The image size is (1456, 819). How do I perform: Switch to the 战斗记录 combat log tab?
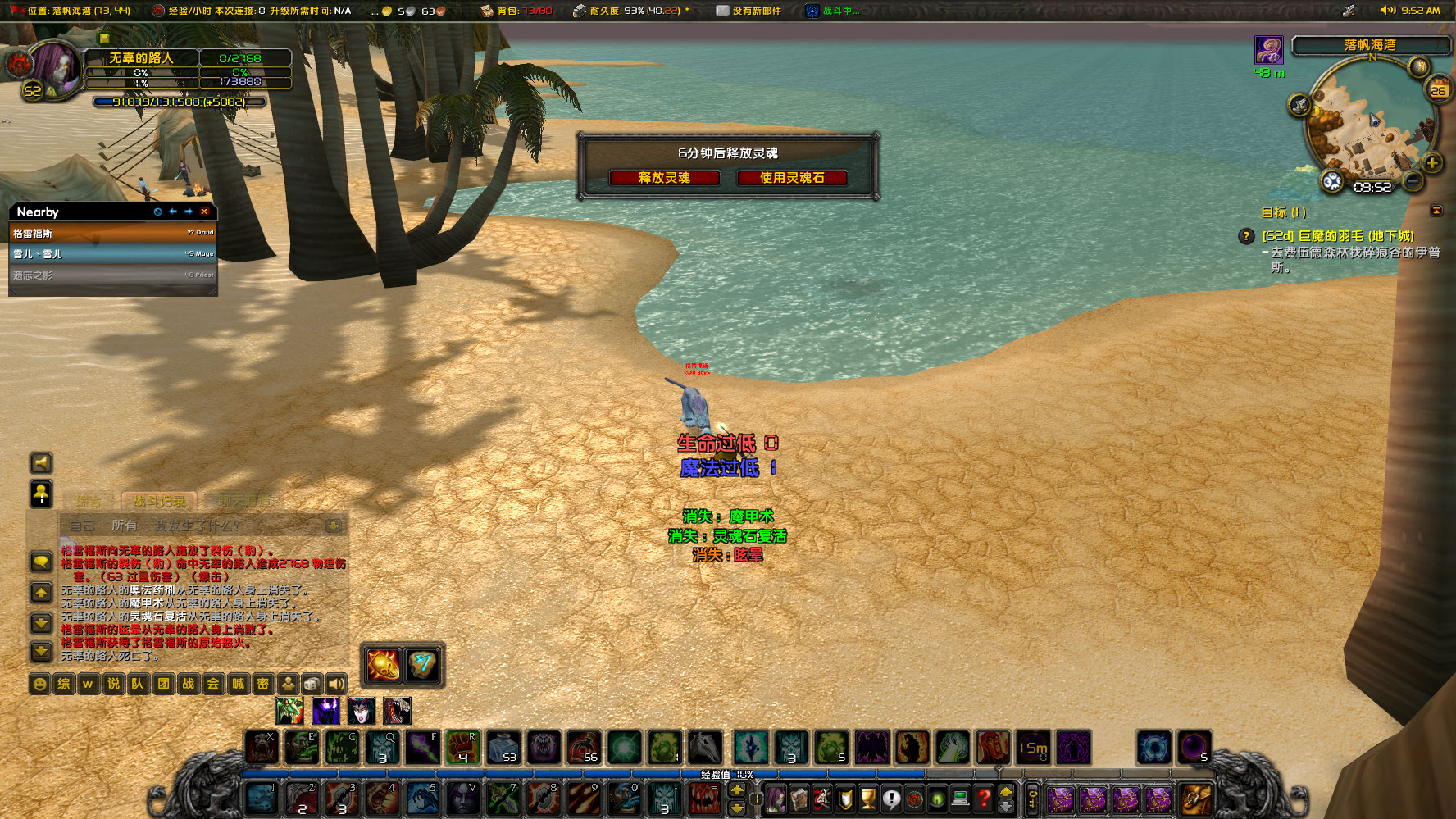click(159, 501)
